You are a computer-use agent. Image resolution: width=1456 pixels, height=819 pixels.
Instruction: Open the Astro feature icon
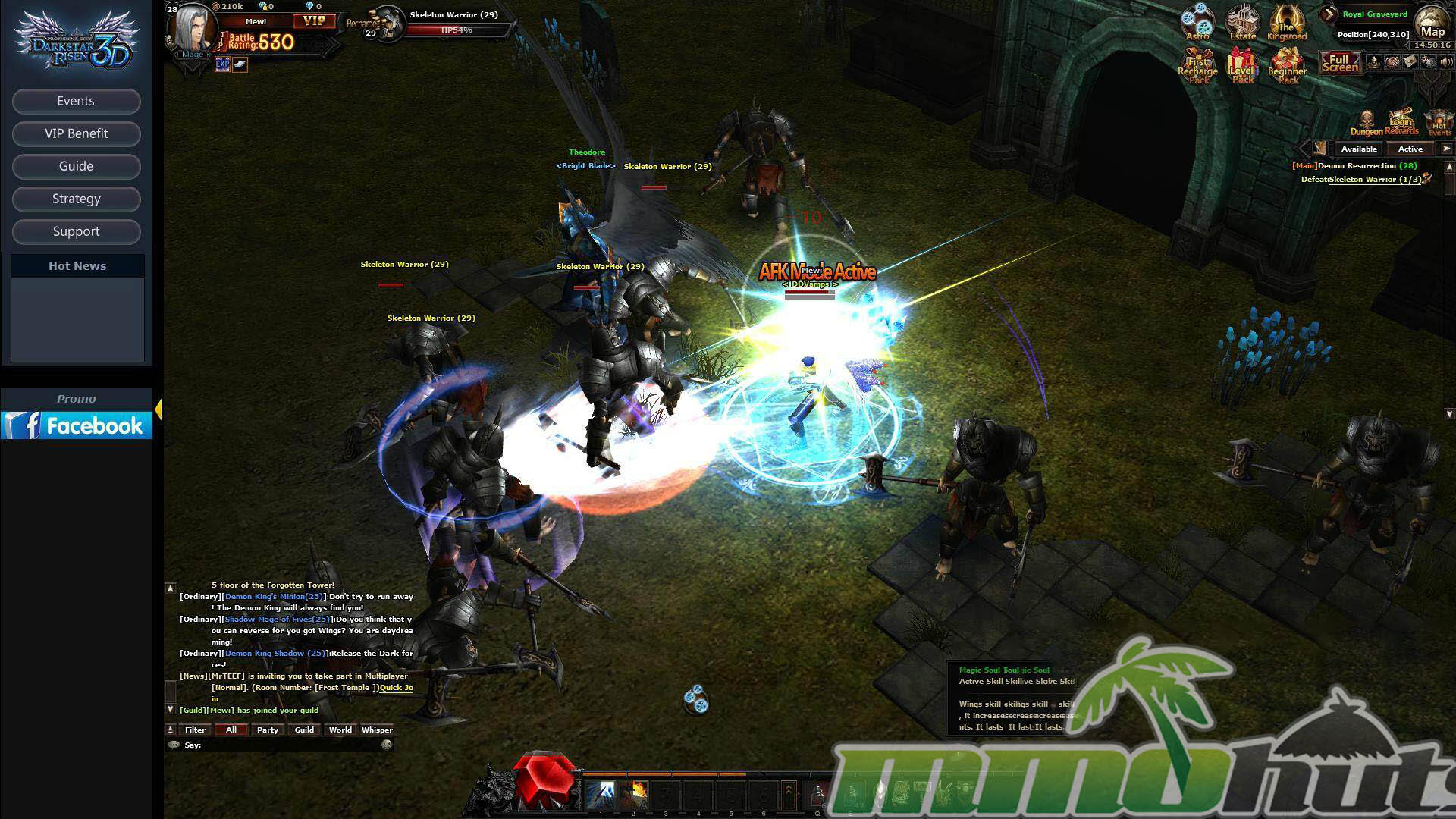tap(1197, 22)
